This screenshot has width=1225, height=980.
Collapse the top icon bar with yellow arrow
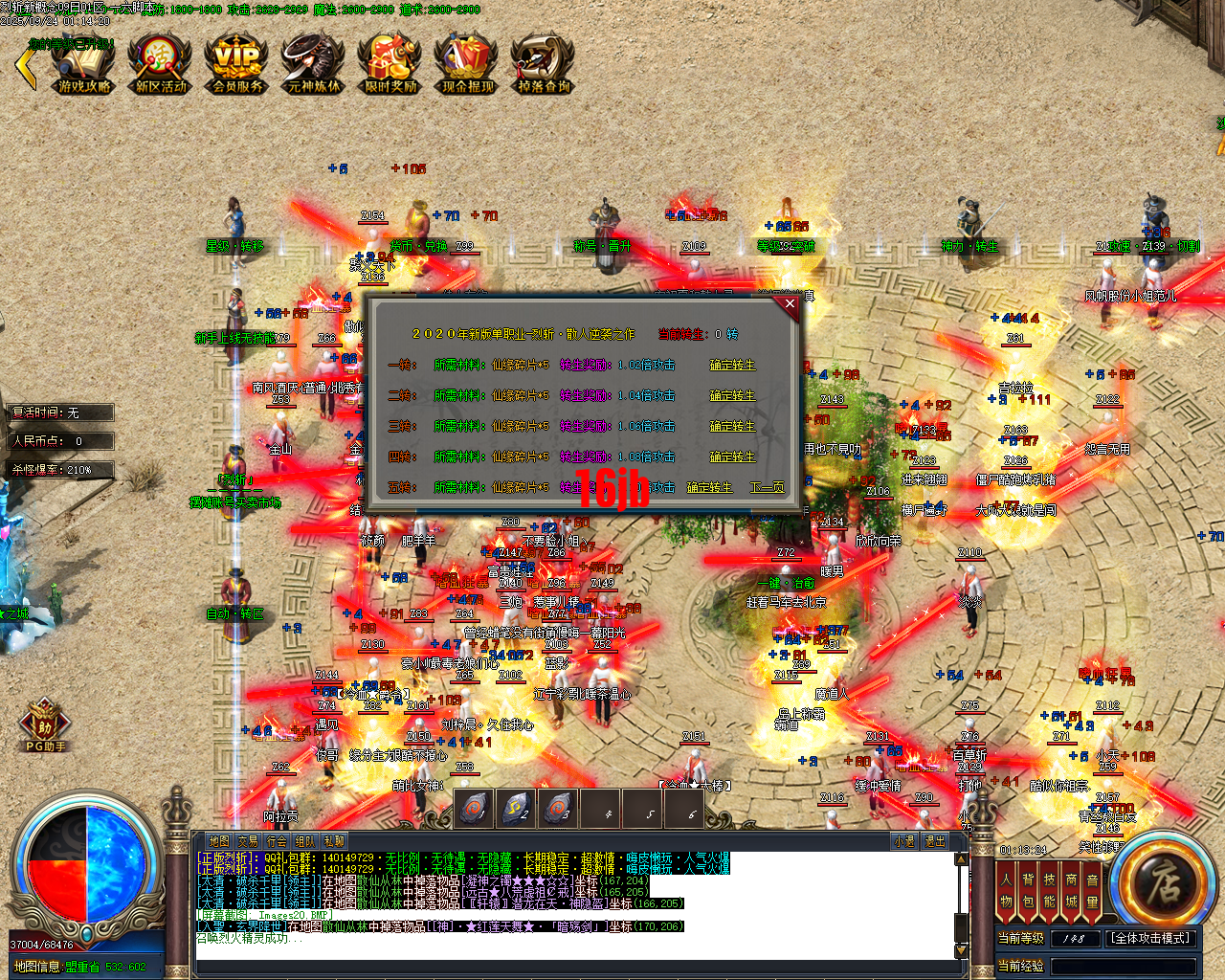[24, 67]
